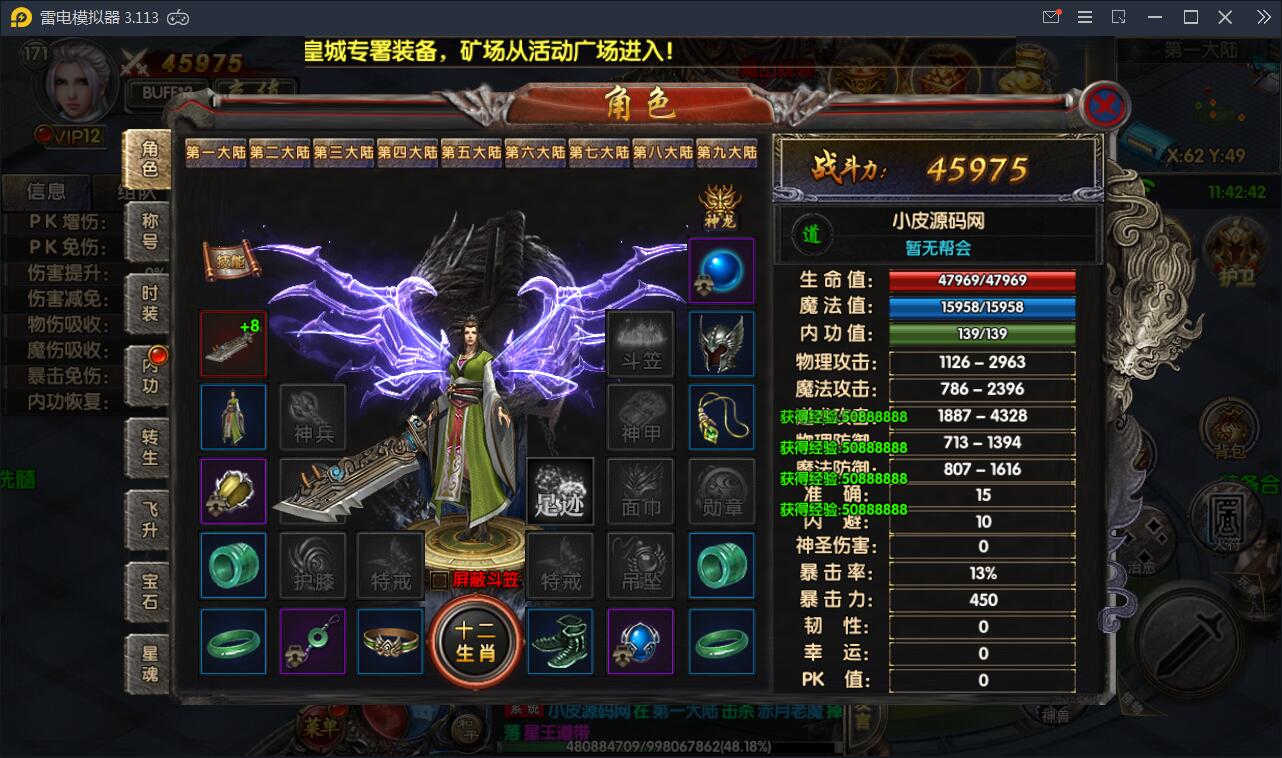
Task: Expand the emulator toolbar with the >> chevron
Action: coord(1264,16)
